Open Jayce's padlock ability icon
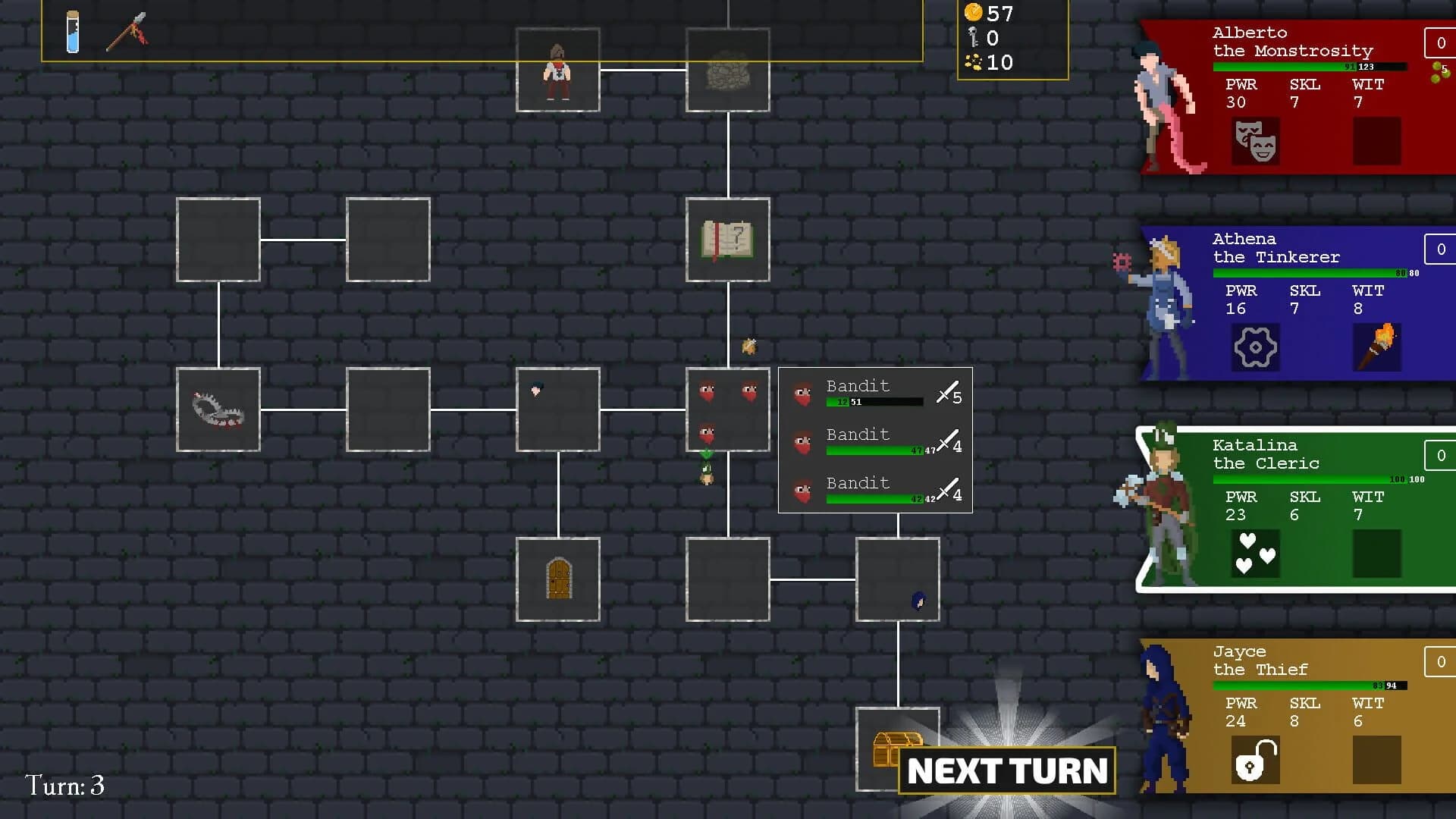 (x=1257, y=760)
